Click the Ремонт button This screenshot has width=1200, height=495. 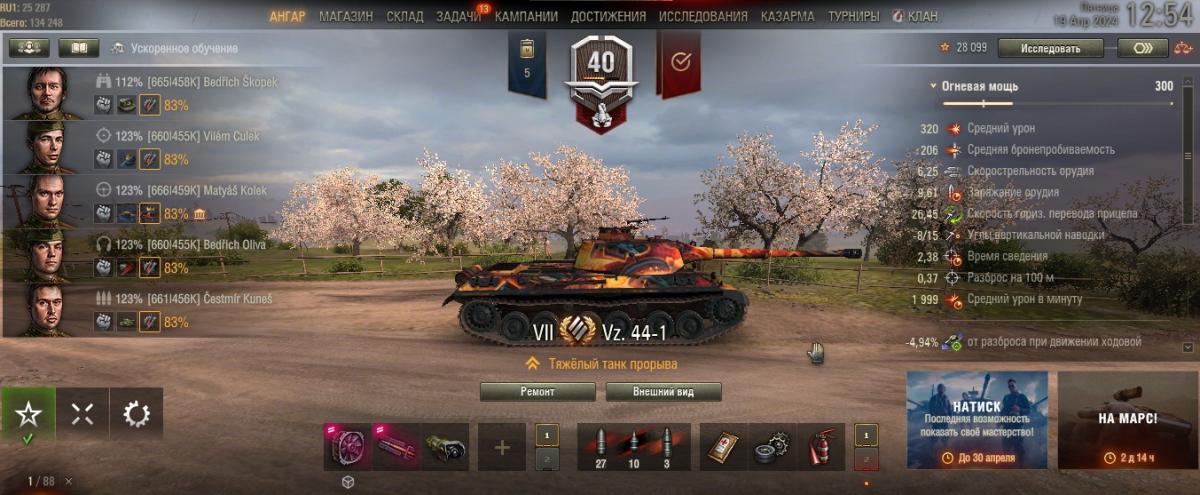(538, 392)
